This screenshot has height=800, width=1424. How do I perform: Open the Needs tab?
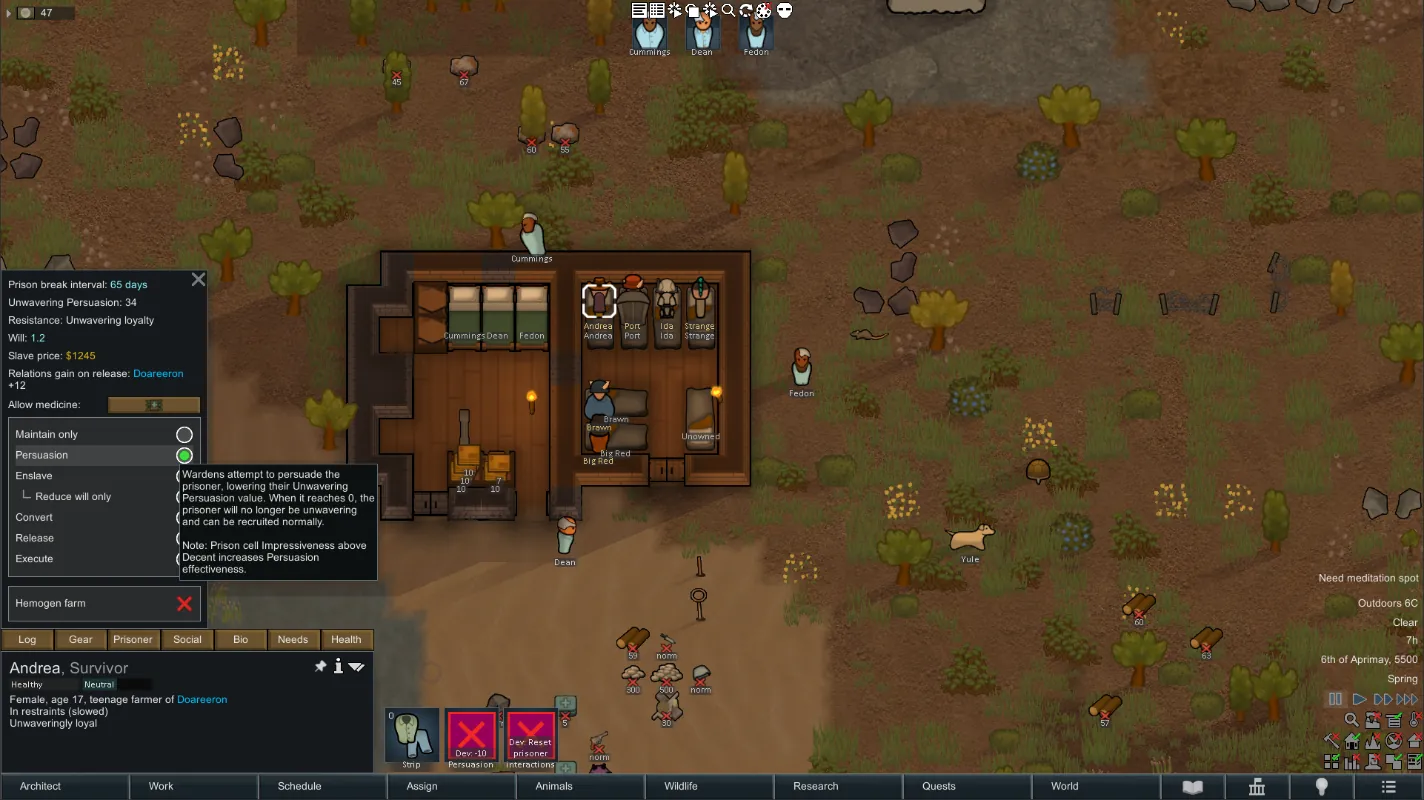pyautogui.click(x=293, y=640)
